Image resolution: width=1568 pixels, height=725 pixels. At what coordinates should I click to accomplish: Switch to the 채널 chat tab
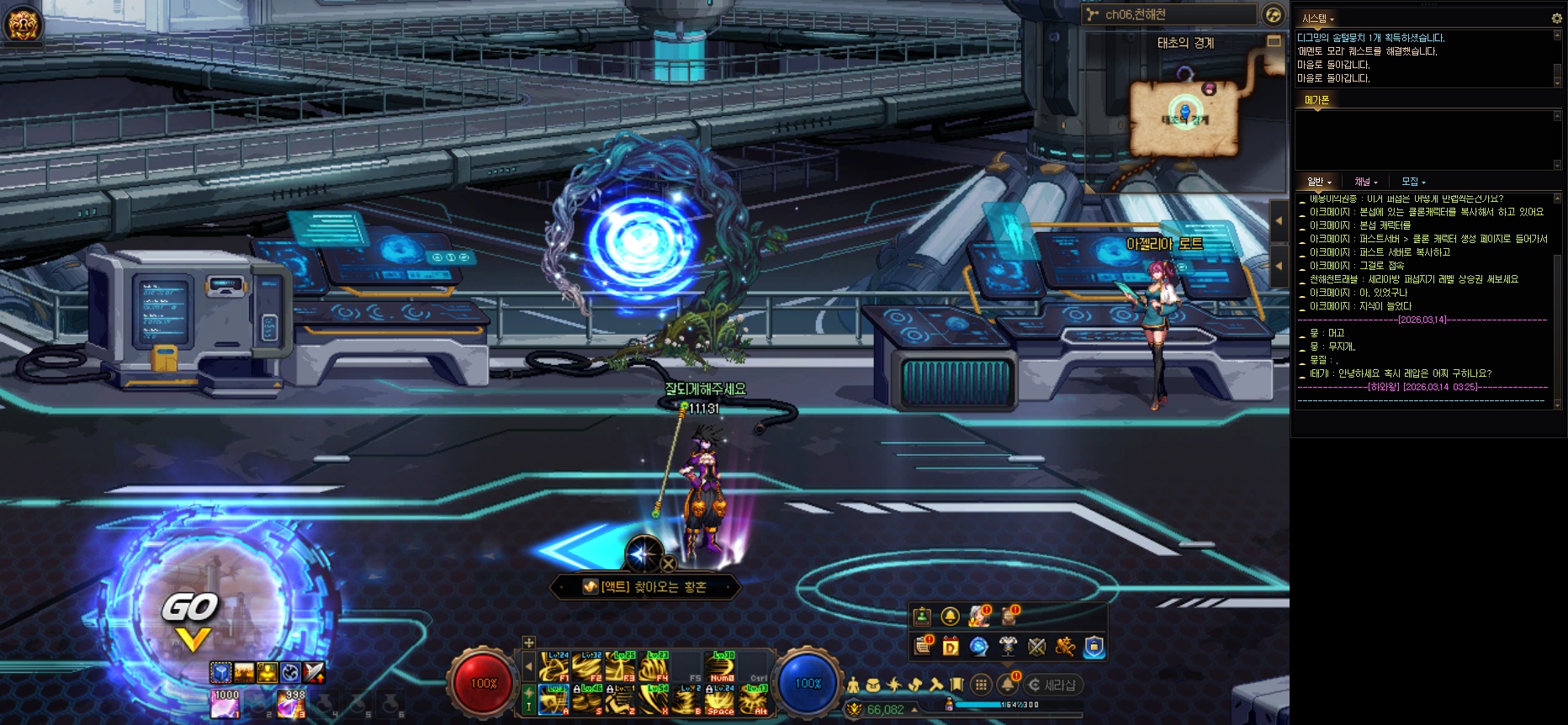[1364, 182]
